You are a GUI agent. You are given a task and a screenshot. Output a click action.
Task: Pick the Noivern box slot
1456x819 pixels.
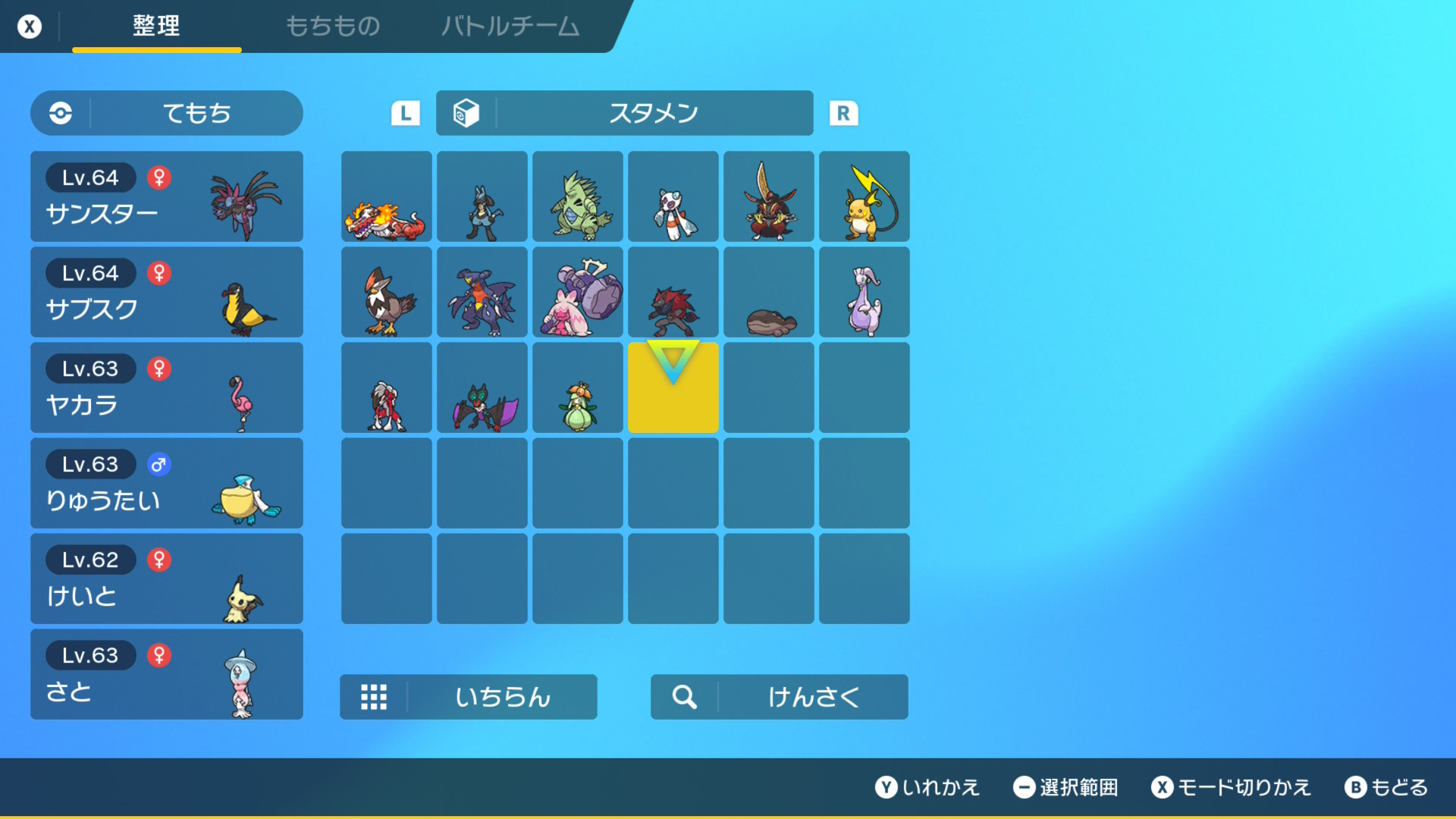482,388
